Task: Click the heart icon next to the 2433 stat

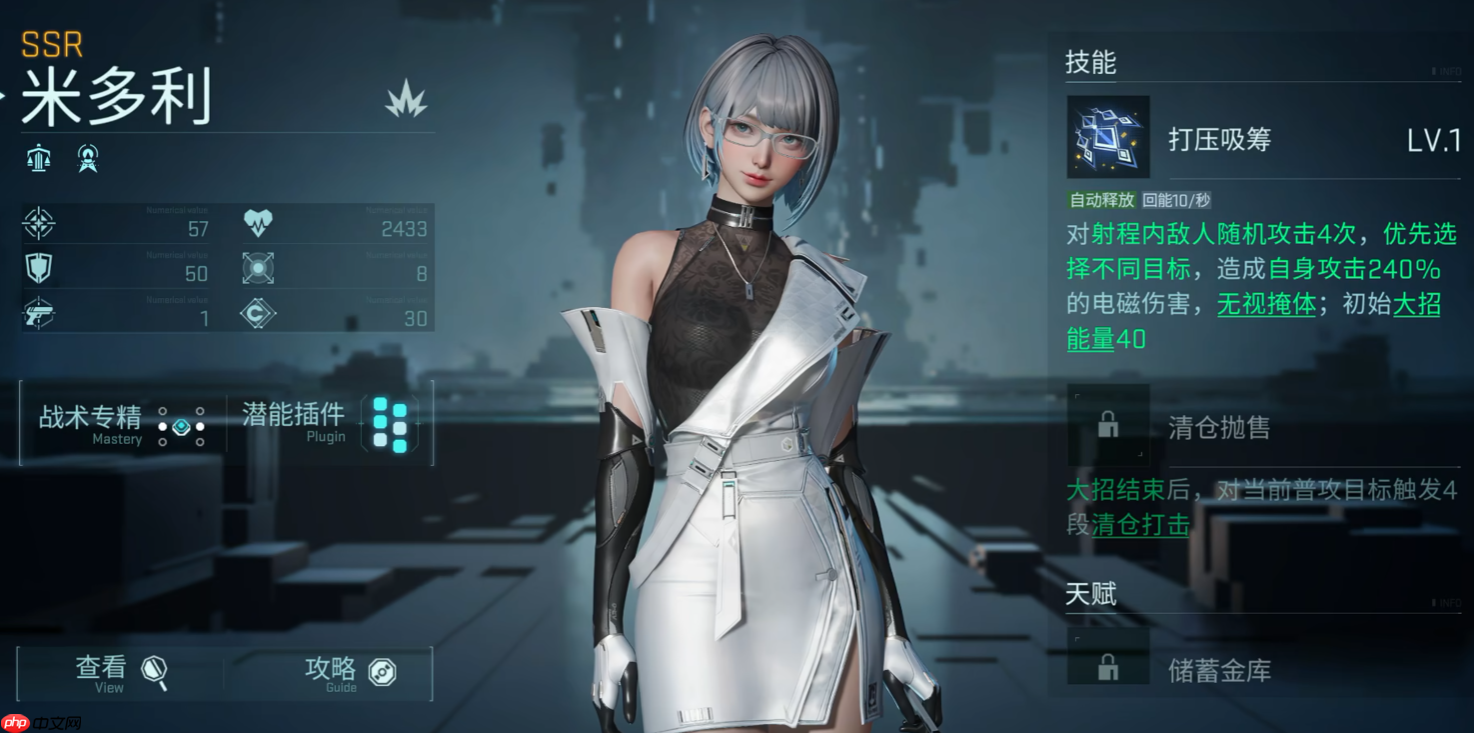Action: (260, 221)
